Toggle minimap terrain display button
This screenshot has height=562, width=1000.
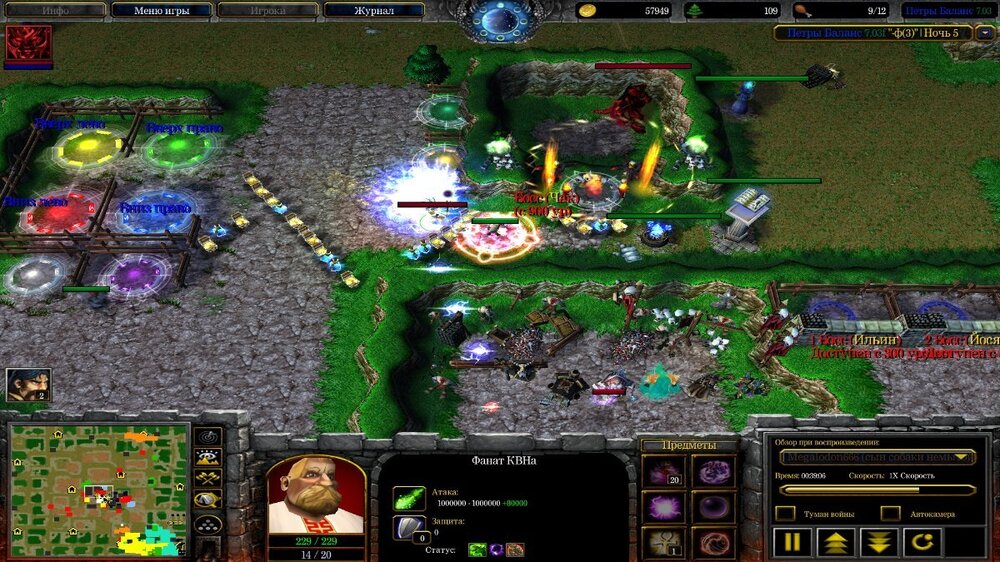[x=208, y=459]
